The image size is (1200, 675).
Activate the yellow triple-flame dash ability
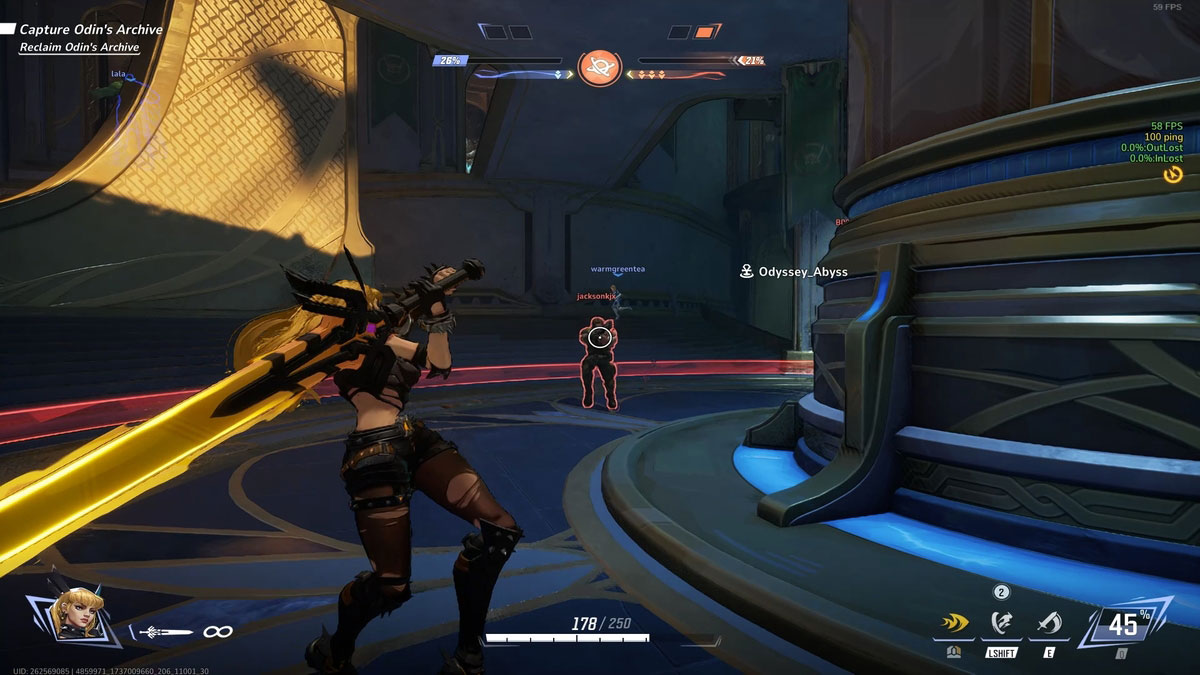pyautogui.click(x=954, y=625)
